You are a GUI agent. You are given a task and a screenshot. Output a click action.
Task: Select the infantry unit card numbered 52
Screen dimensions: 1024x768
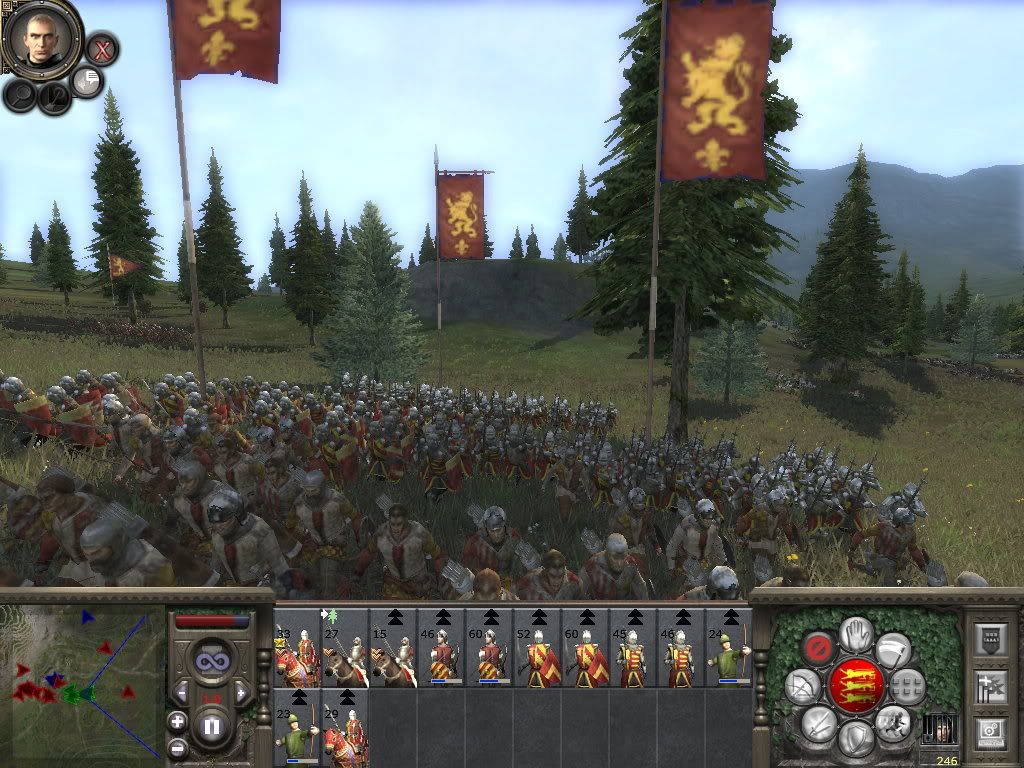click(536, 648)
